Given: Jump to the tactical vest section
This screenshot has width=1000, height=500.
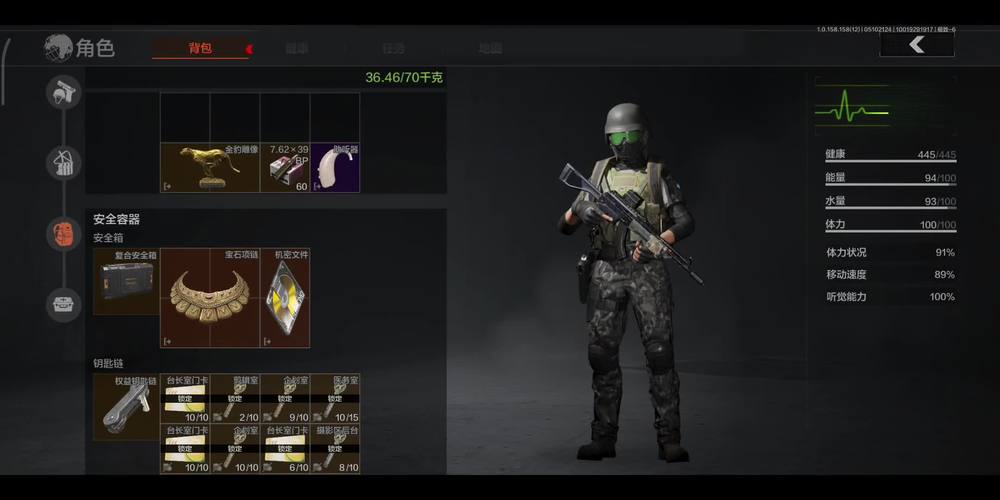Looking at the screenshot, I should click(63, 162).
